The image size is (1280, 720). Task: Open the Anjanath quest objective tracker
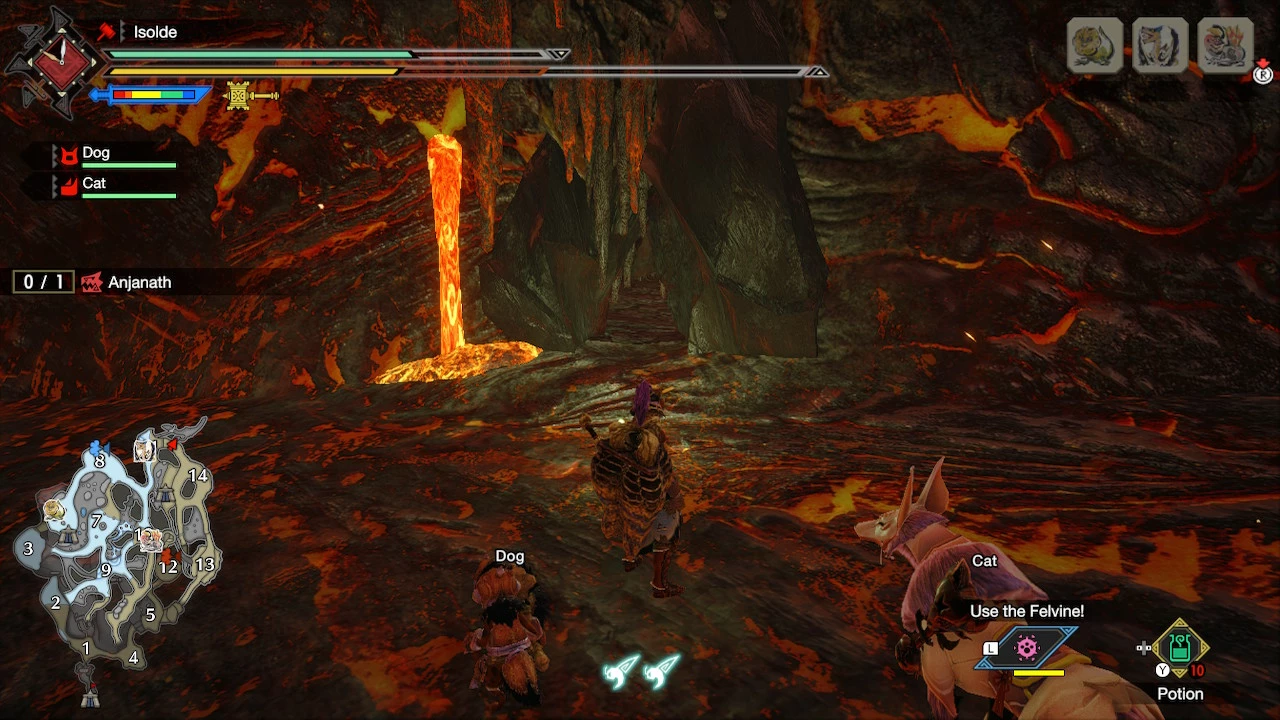point(96,282)
